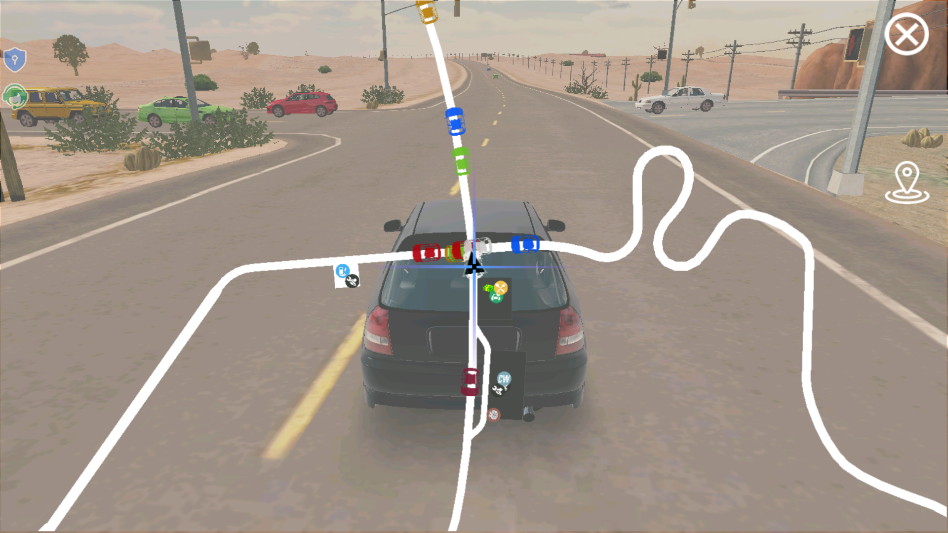Select the orange car marker on the map
This screenshot has width=948, height=533.
pyautogui.click(x=427, y=12)
